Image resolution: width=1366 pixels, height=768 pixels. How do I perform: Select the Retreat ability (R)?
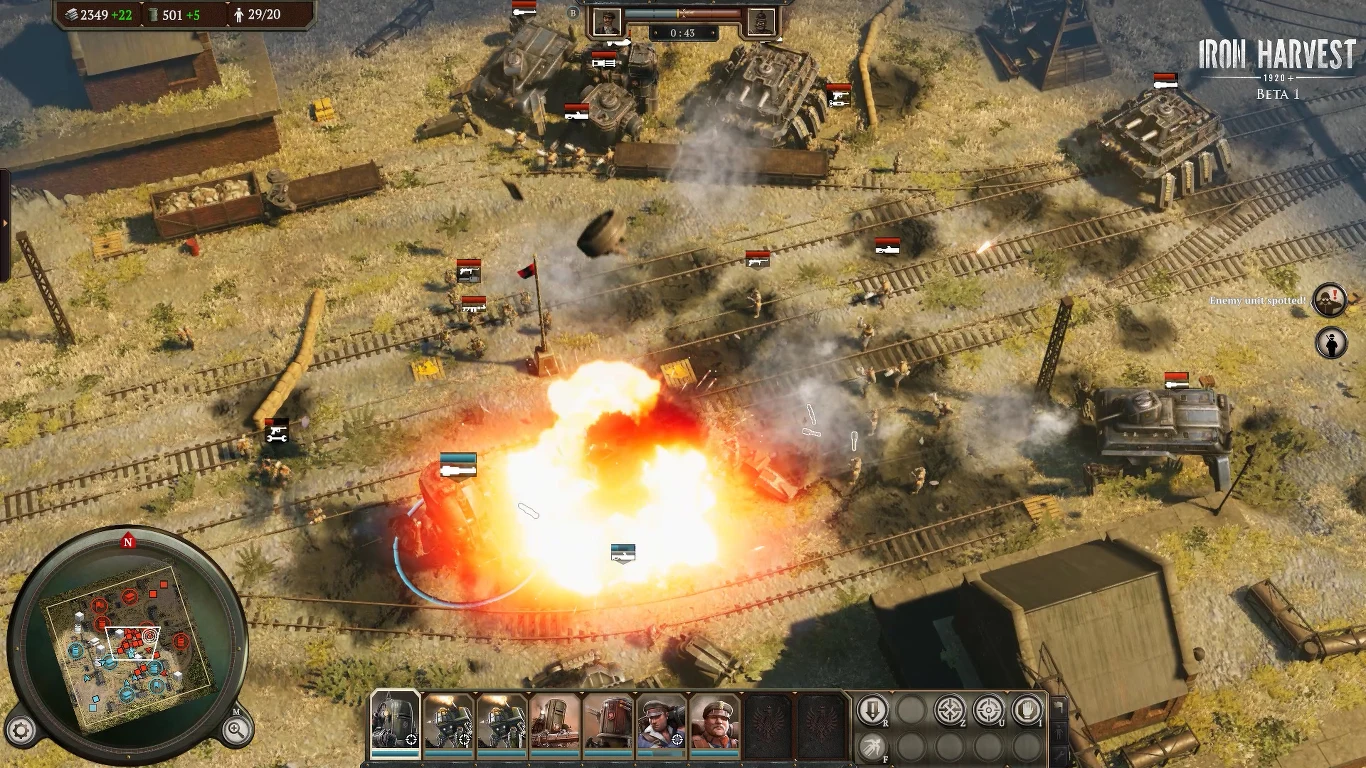(873, 710)
